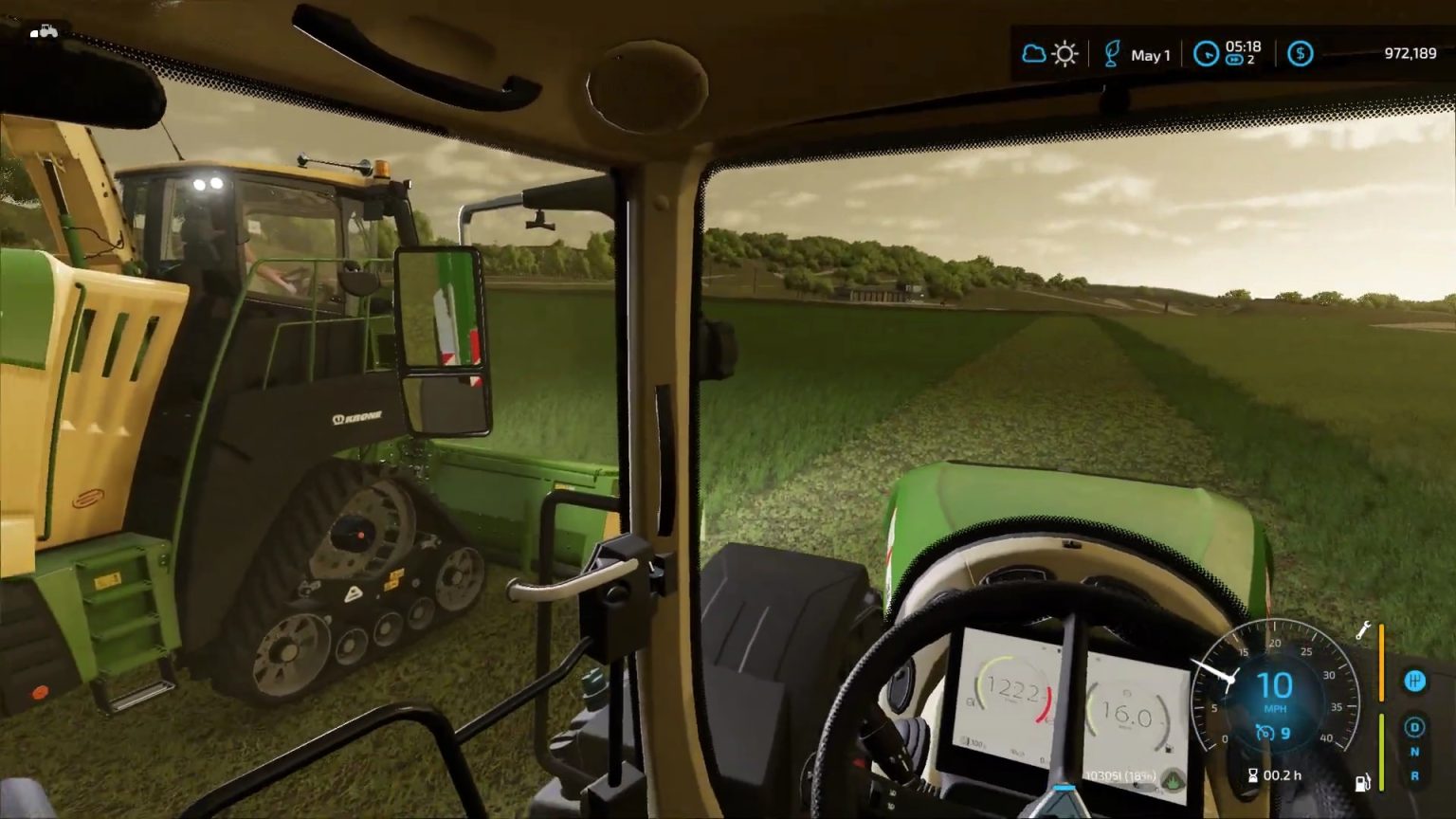Click the time-scale fast-forward control

coord(1233,59)
